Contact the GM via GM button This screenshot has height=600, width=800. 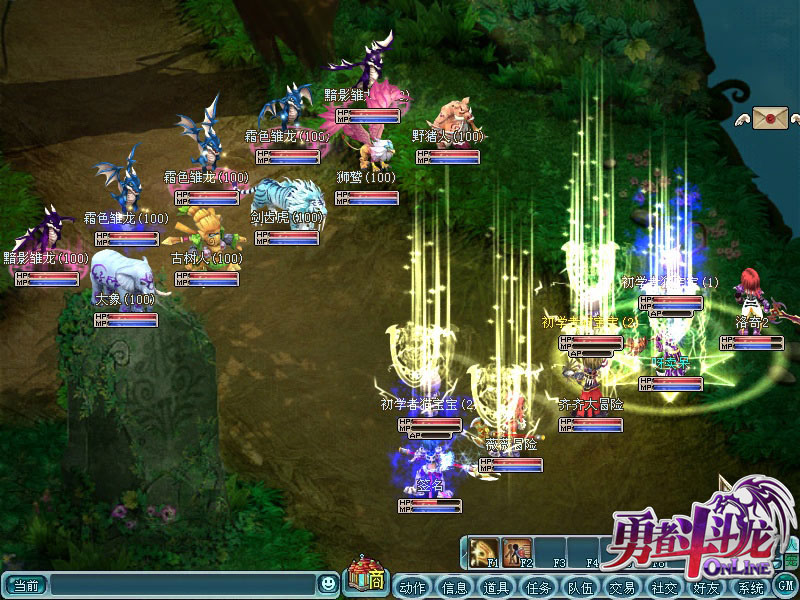pos(786,584)
